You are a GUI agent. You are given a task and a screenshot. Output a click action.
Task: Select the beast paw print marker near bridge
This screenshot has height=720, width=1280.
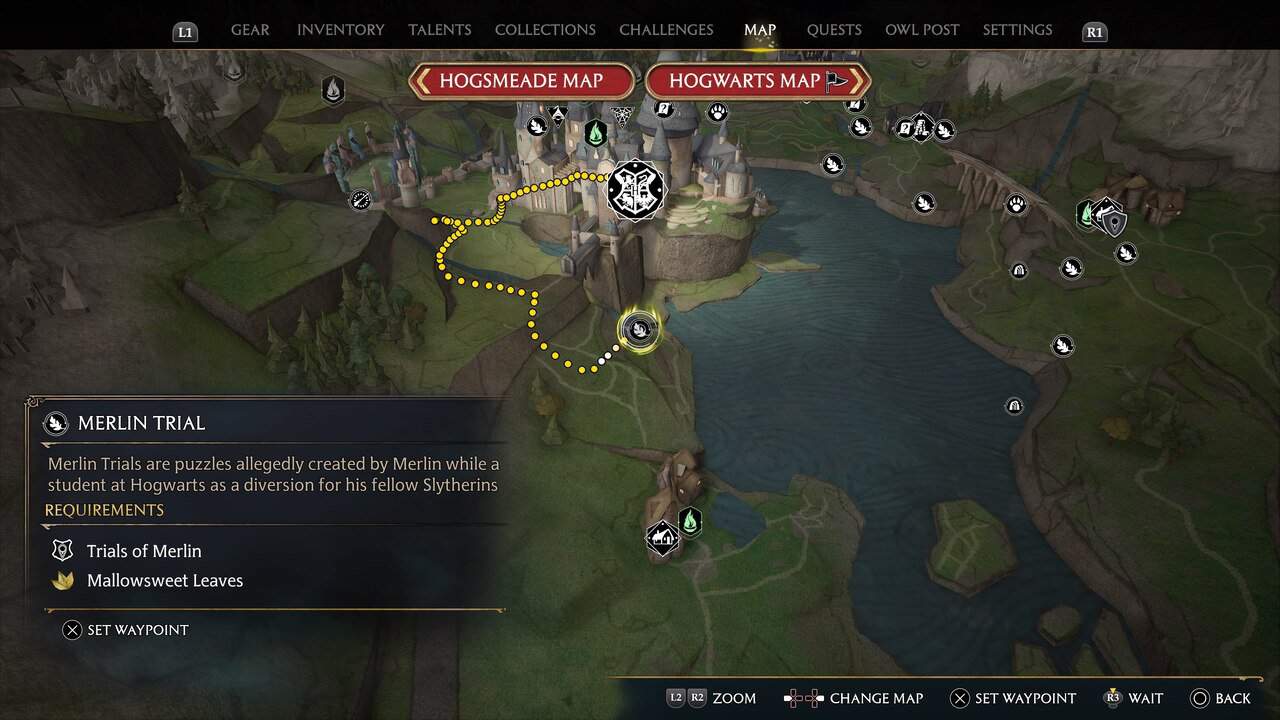1016,205
